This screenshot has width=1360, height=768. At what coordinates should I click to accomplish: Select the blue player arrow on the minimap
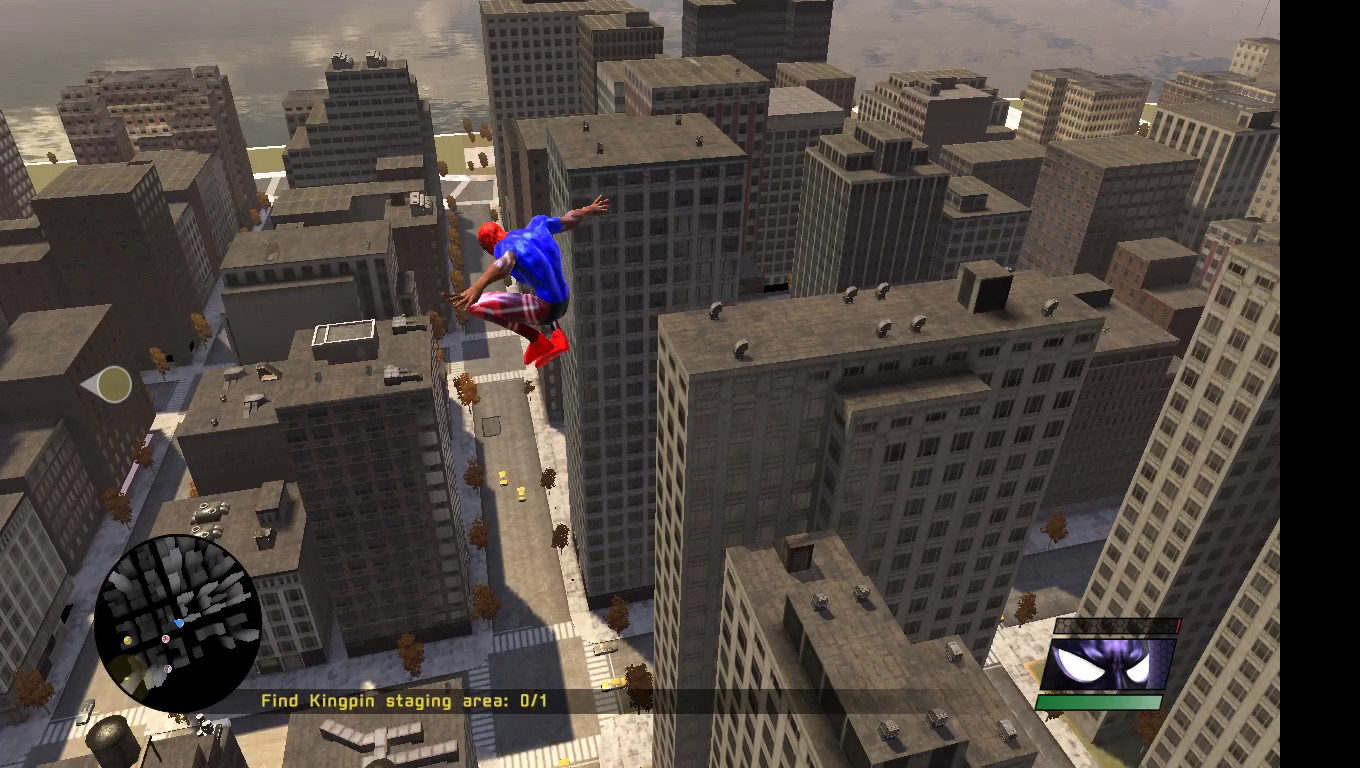coord(180,623)
